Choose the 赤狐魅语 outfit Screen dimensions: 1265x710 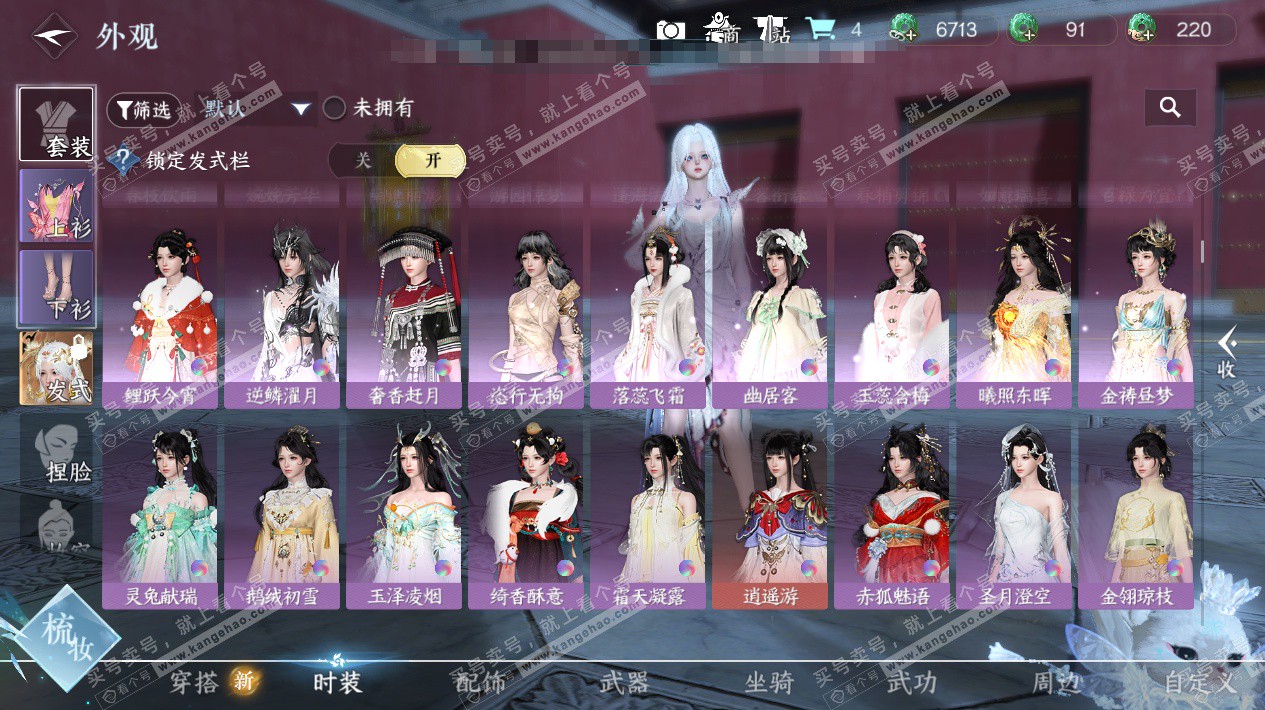892,514
